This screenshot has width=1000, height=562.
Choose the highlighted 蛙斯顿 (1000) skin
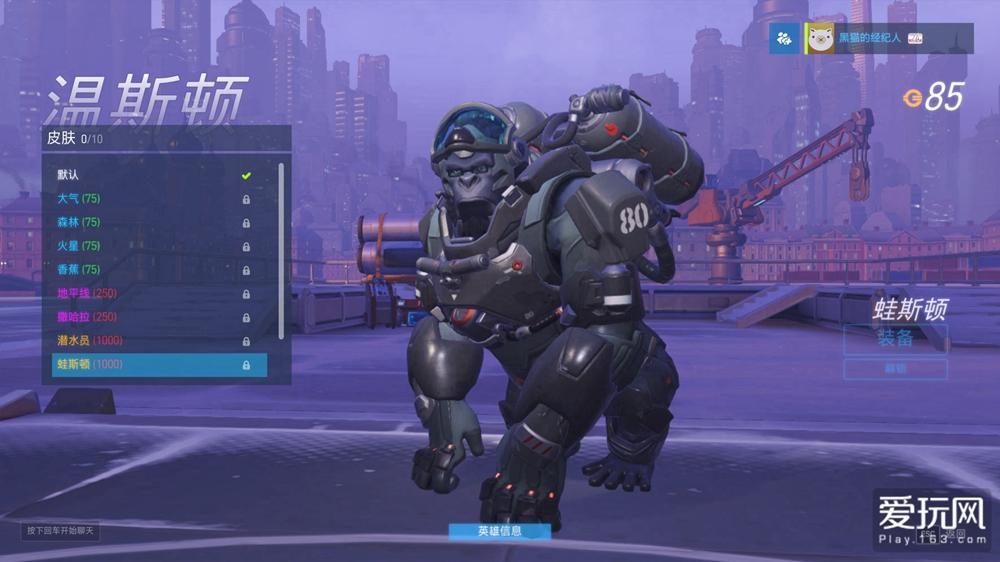point(159,365)
